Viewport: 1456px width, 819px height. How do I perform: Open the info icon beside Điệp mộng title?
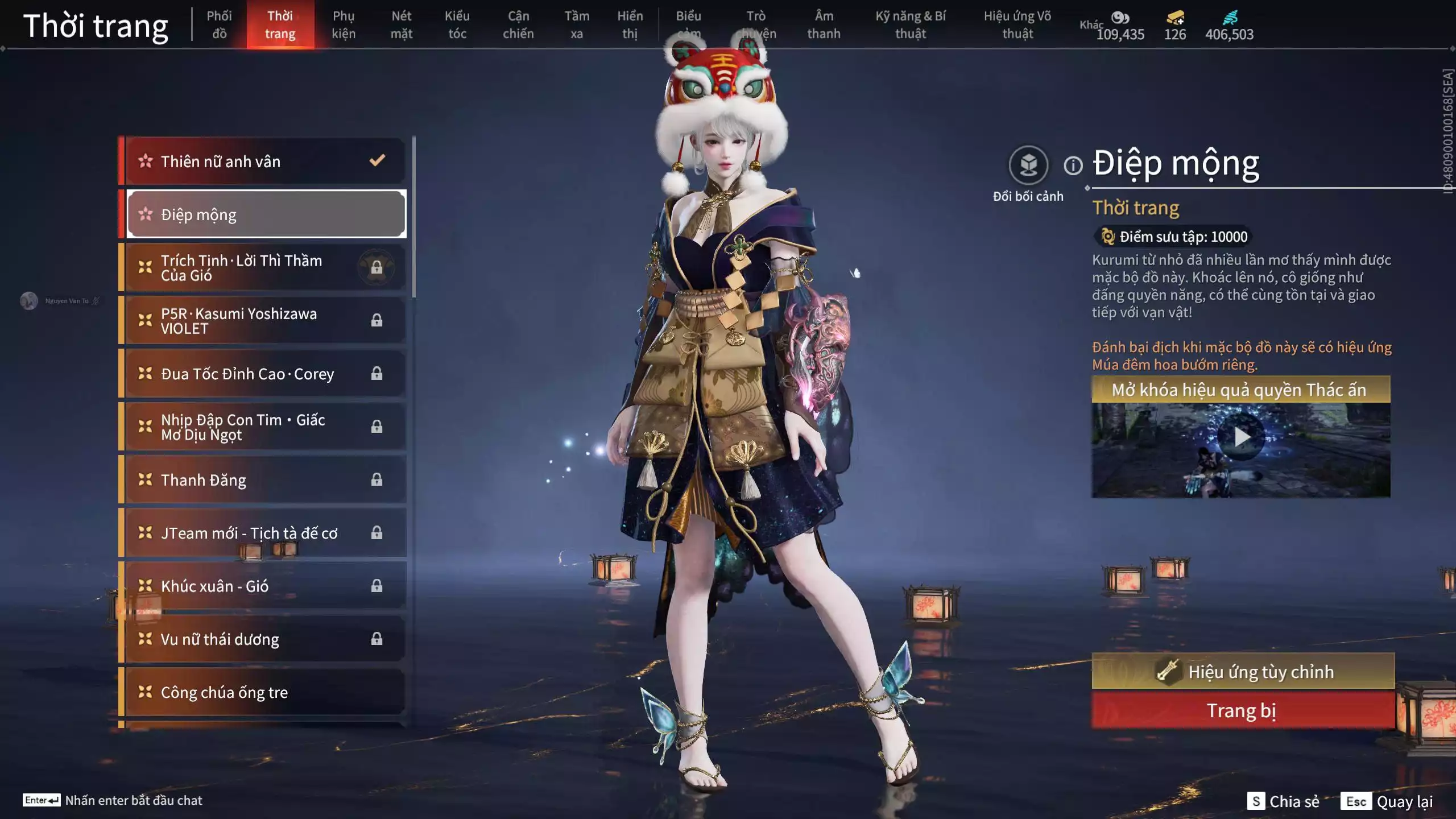pyautogui.click(x=1073, y=166)
